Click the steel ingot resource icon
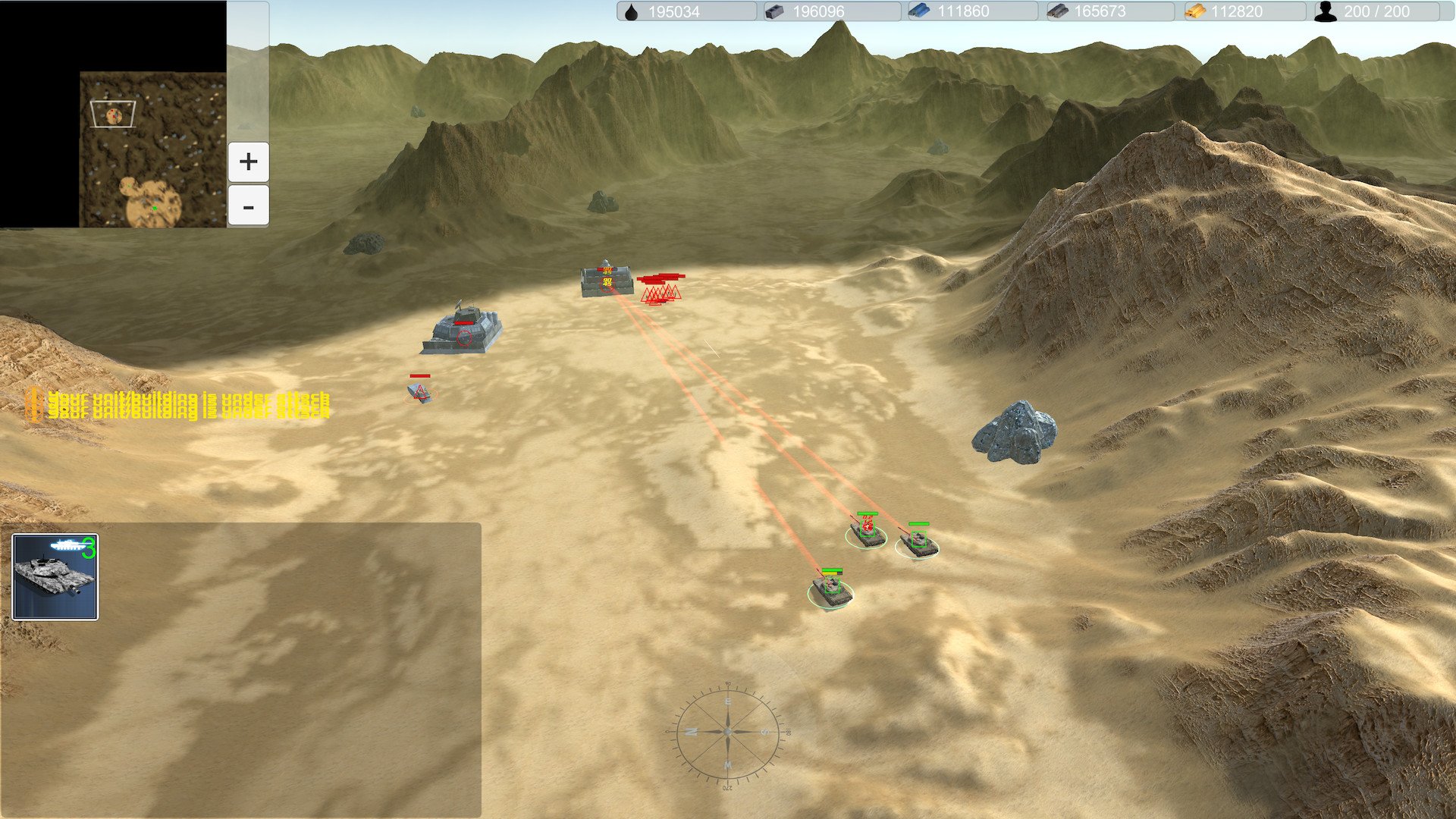 pyautogui.click(x=773, y=11)
